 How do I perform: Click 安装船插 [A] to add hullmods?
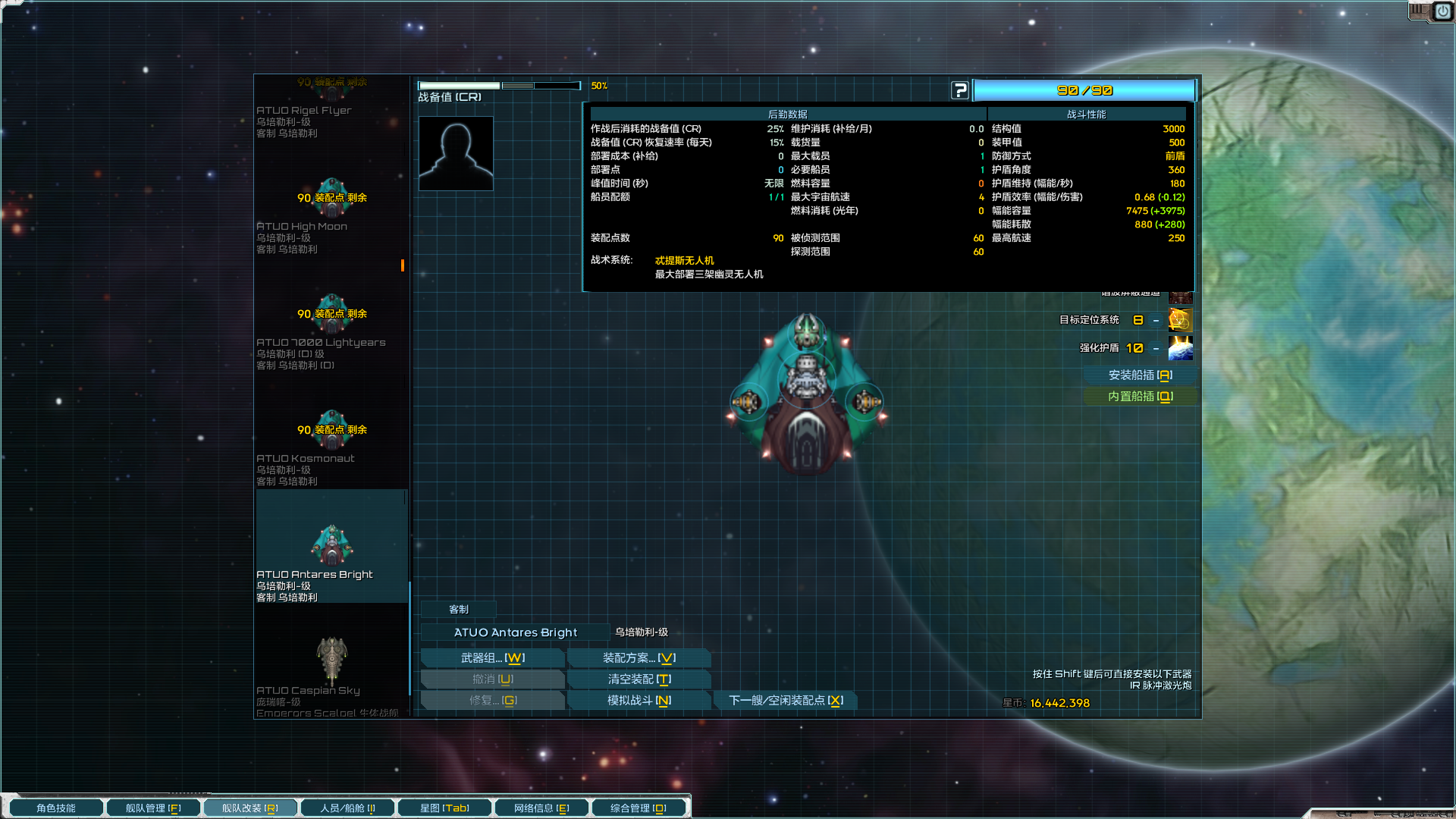pyautogui.click(x=1140, y=374)
